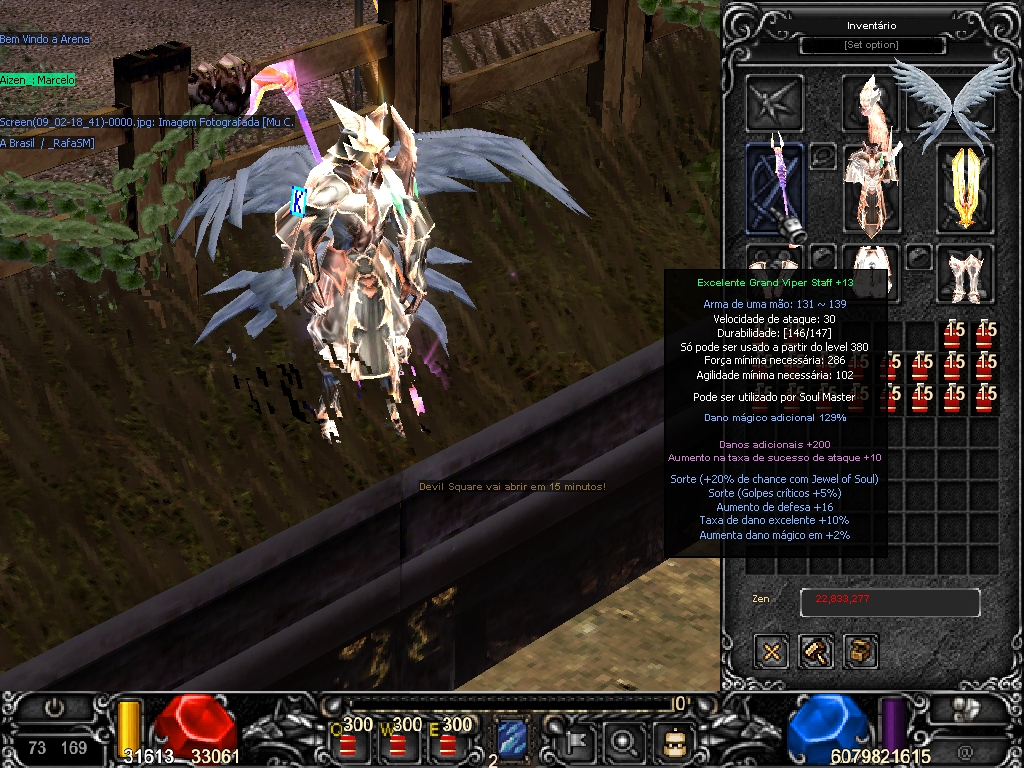The image size is (1024, 768).
Task: Select the equipped boots slot
Action: point(965,273)
